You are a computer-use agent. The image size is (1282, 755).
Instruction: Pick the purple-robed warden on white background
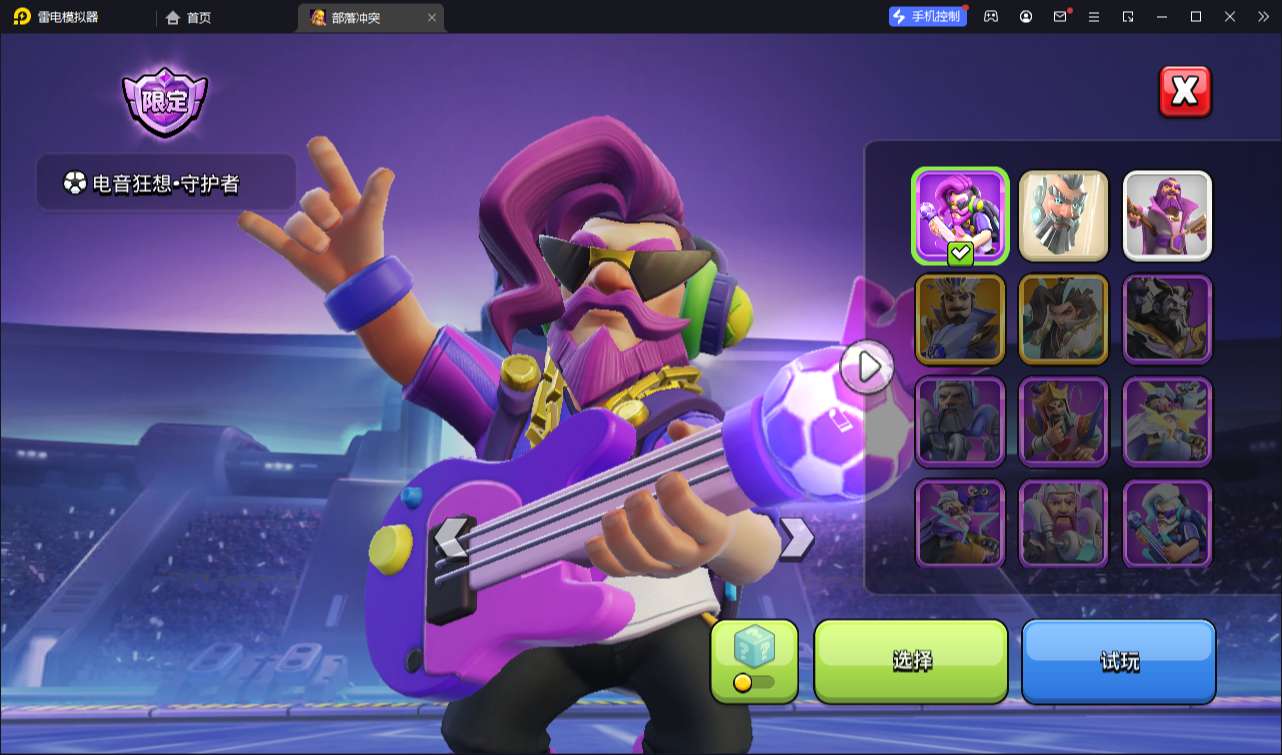[x=1167, y=215]
